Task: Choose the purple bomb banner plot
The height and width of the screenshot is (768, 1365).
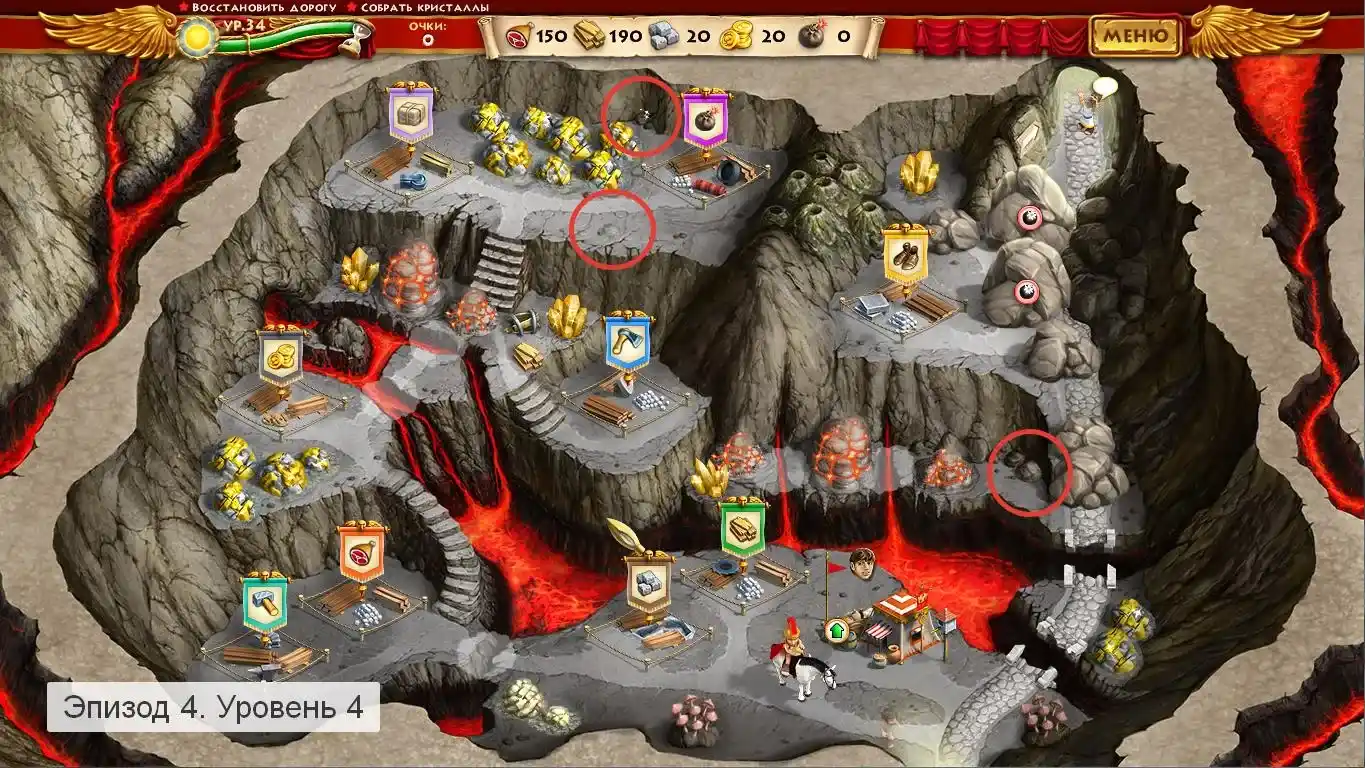Action: coord(705,117)
